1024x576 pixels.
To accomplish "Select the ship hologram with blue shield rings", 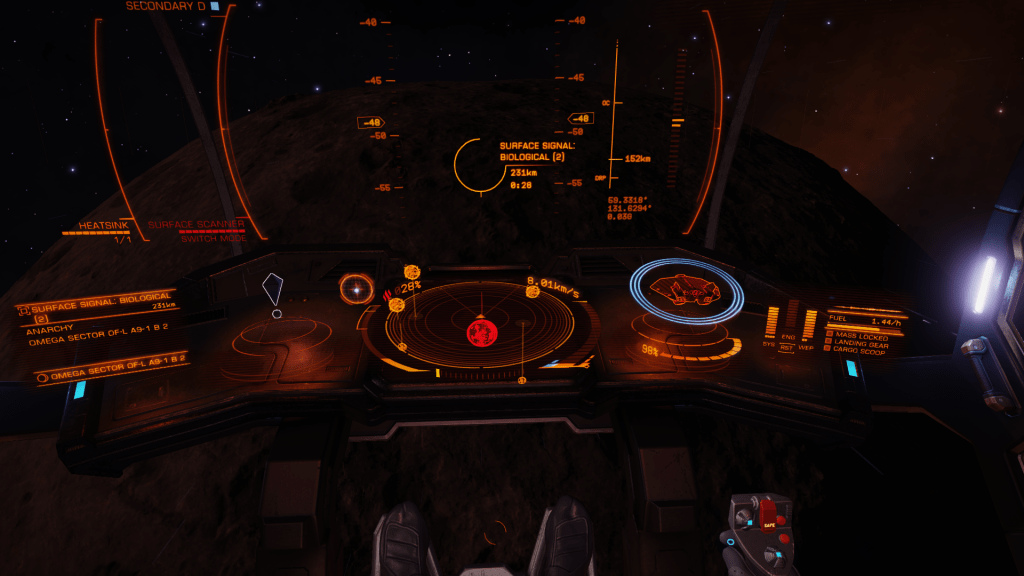I will 686,291.
